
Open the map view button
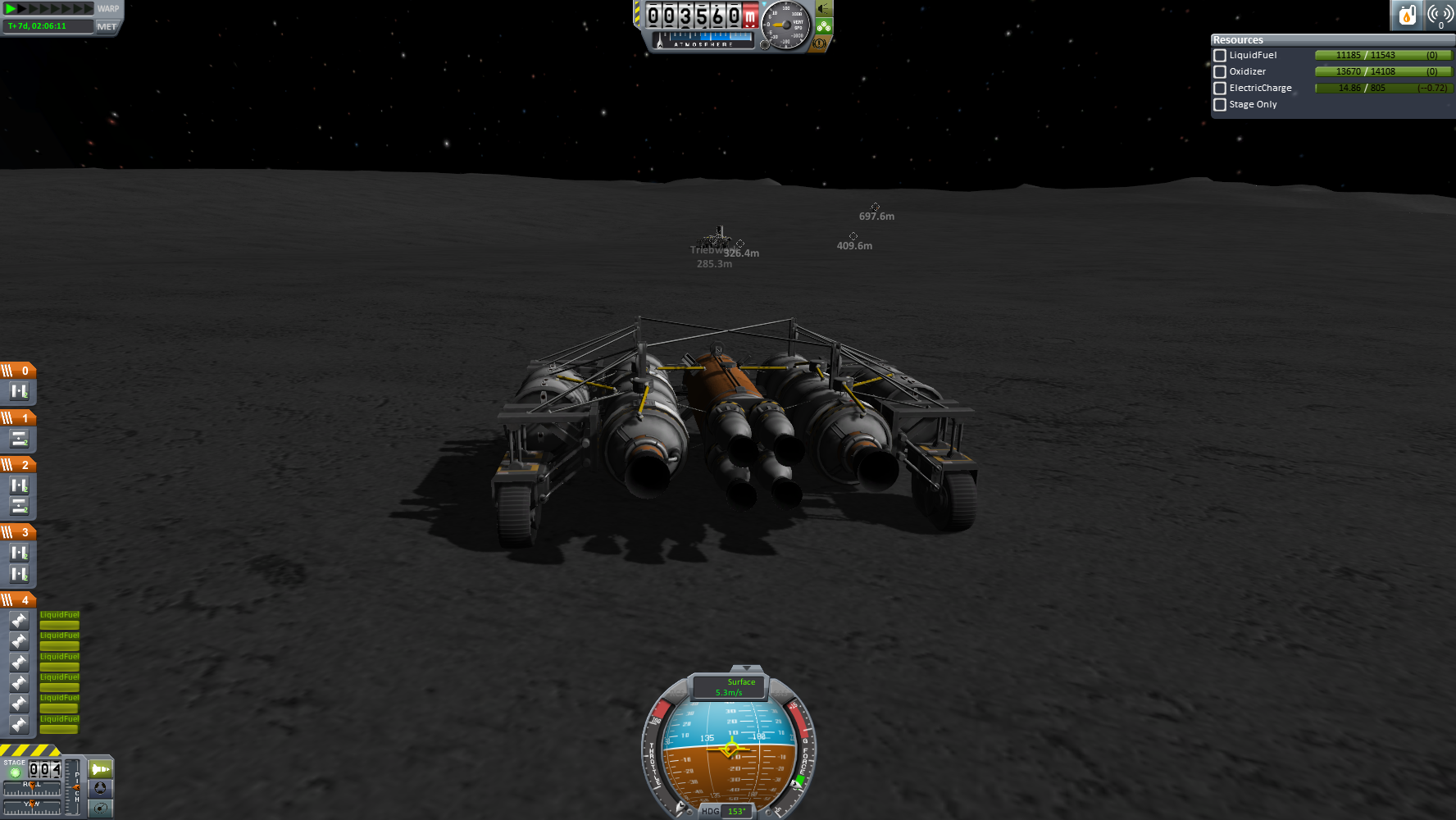click(x=100, y=808)
